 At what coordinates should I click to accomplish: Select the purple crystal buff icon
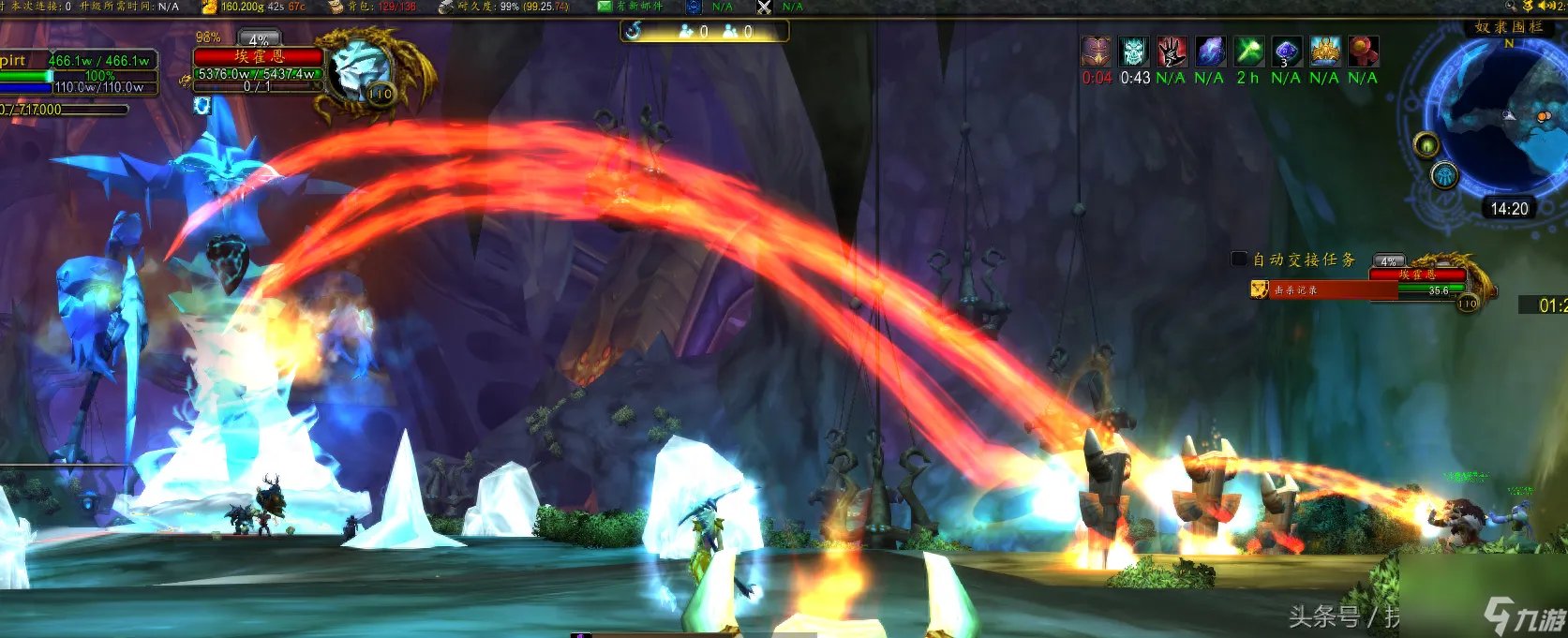point(1210,51)
